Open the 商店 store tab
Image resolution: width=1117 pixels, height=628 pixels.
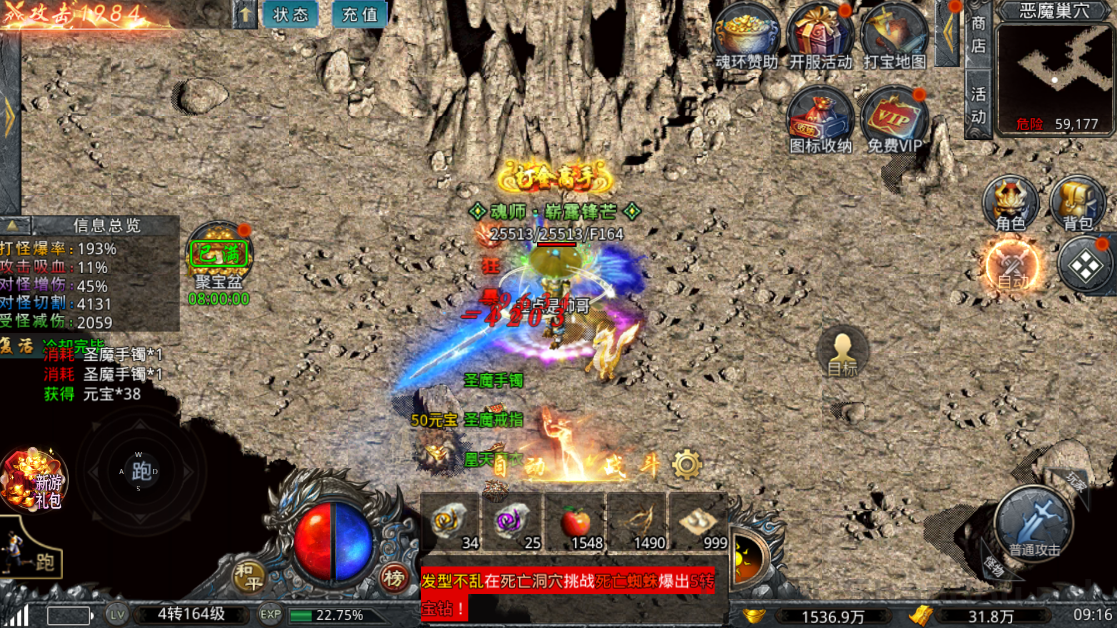(x=978, y=34)
